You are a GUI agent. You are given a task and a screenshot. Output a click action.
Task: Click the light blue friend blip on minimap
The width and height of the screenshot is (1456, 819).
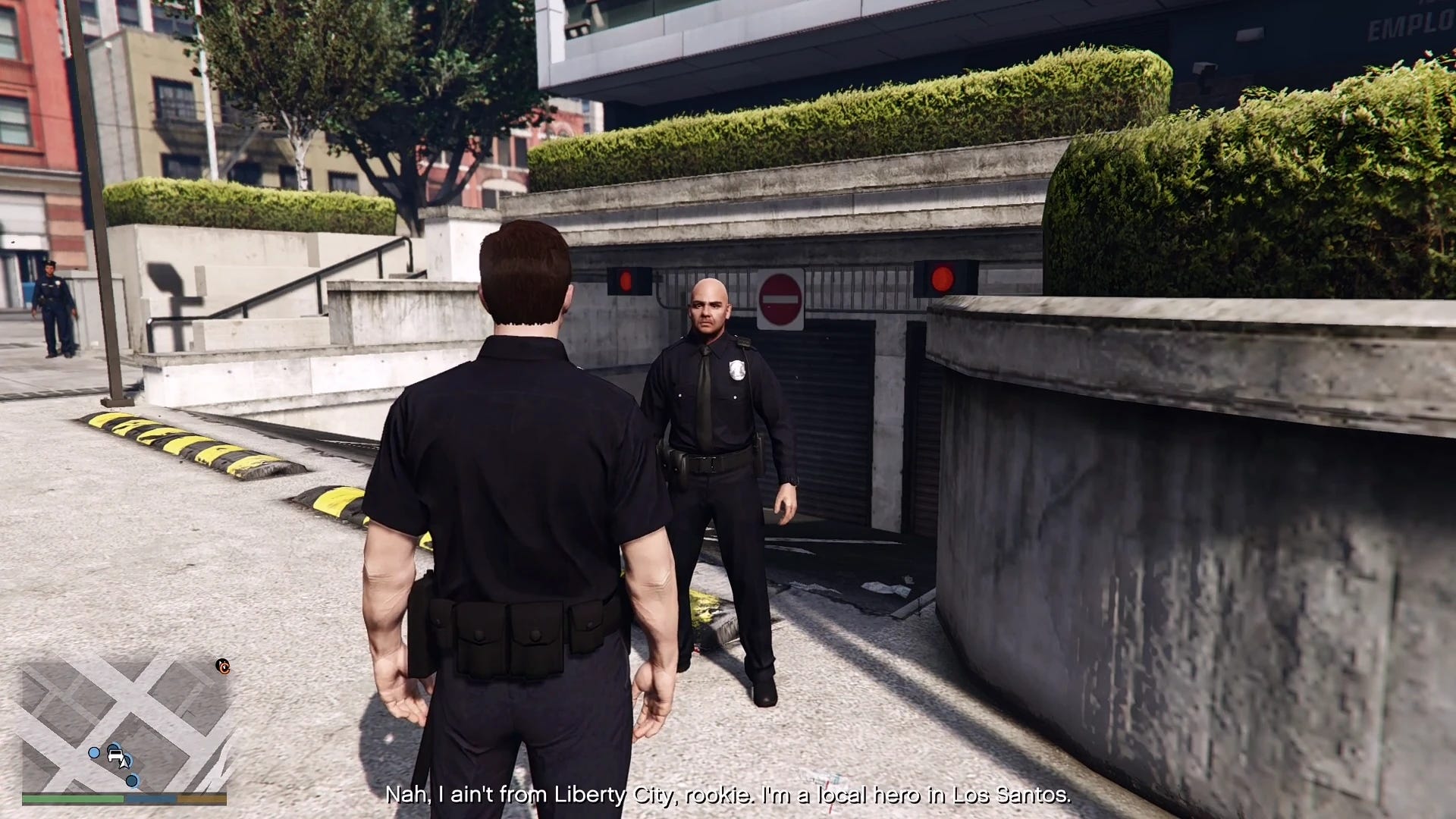tap(93, 753)
